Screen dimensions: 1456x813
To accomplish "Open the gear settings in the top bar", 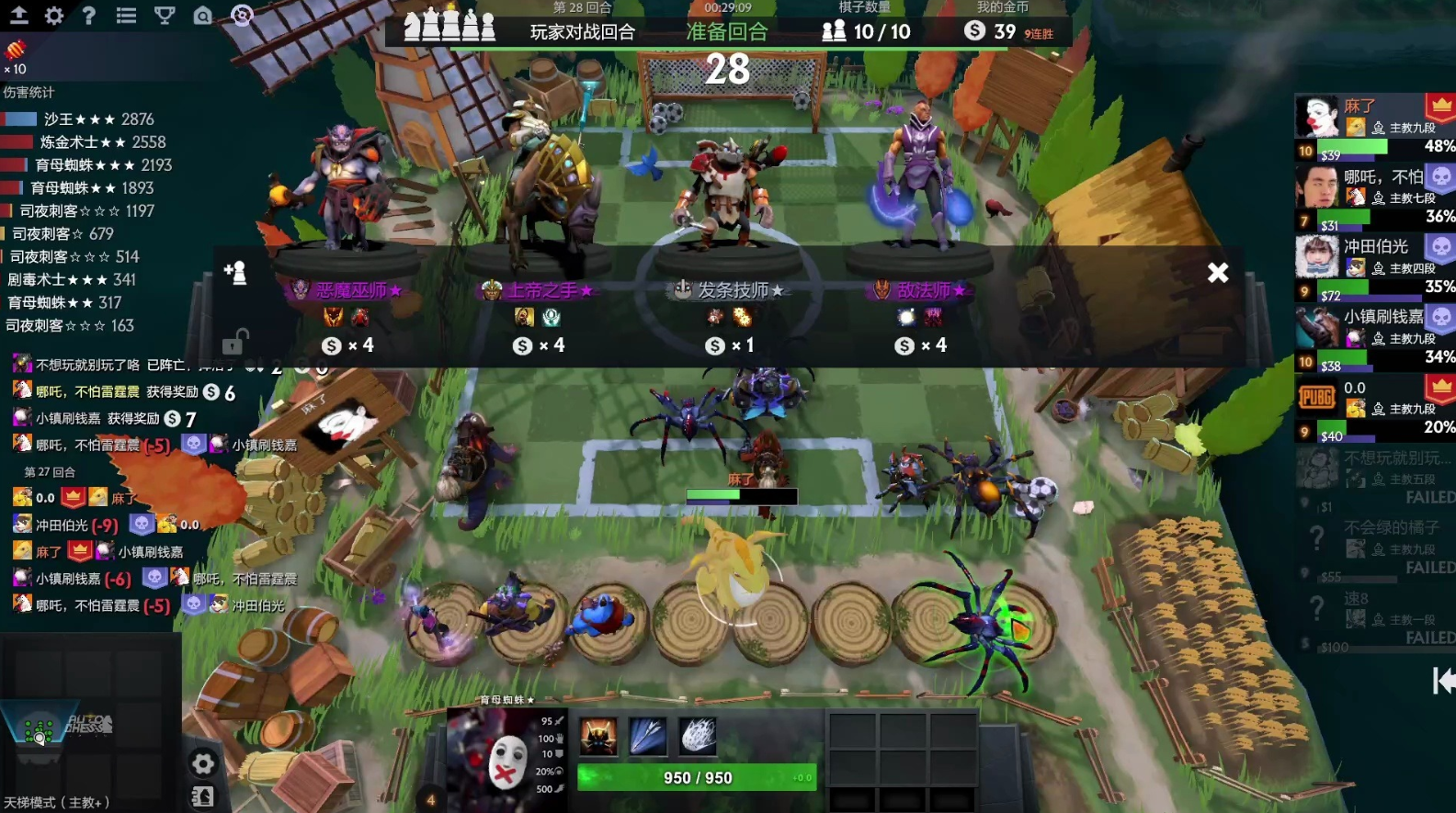I will [x=54, y=16].
